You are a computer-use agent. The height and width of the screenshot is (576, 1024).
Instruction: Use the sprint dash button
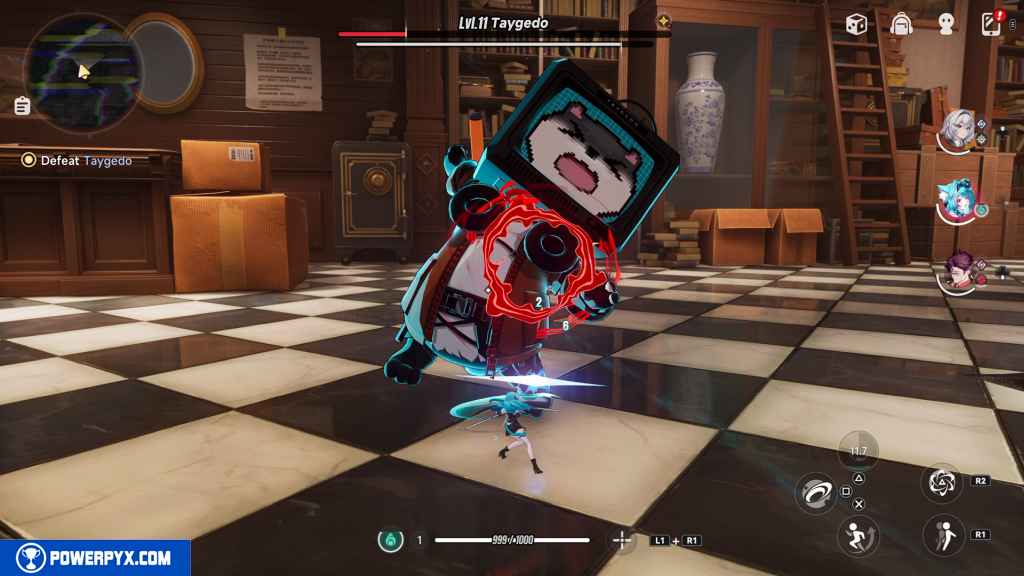coord(857,537)
